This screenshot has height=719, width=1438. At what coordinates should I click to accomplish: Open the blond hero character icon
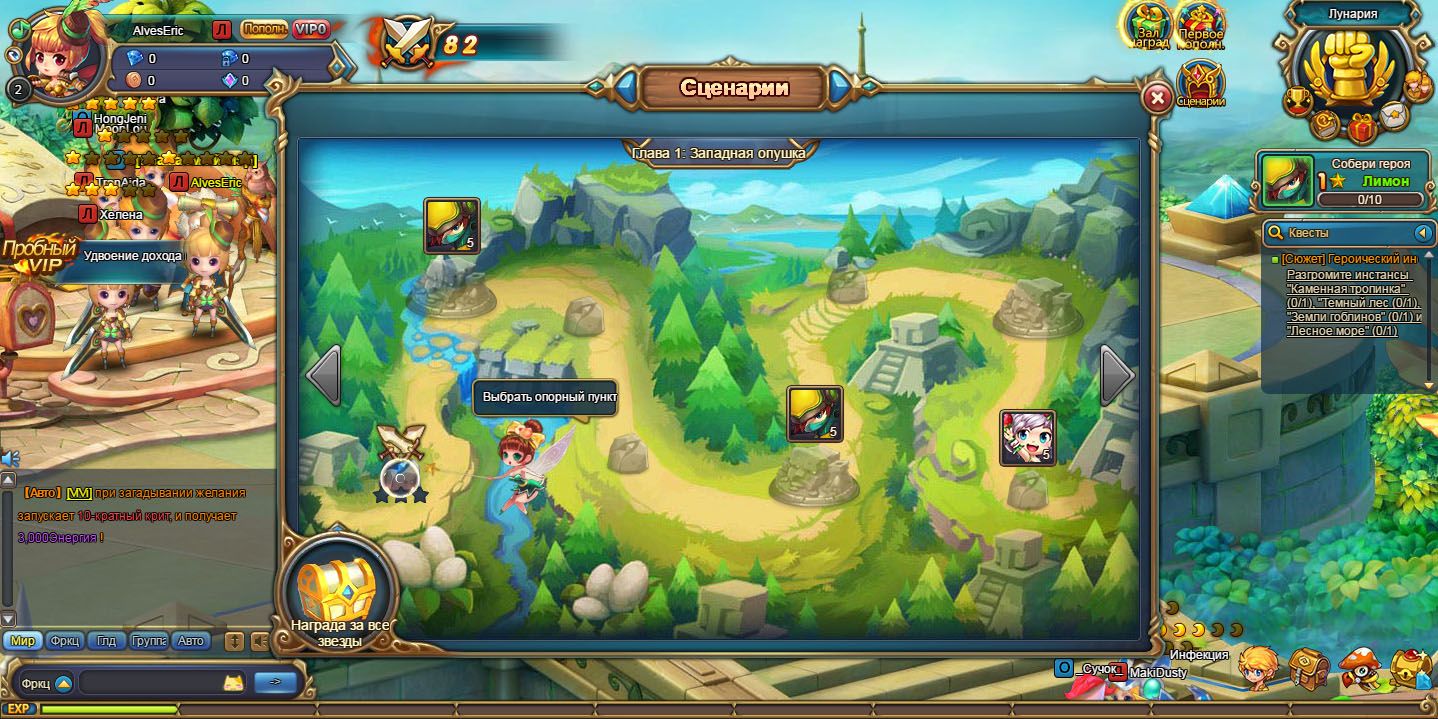pos(1258,665)
